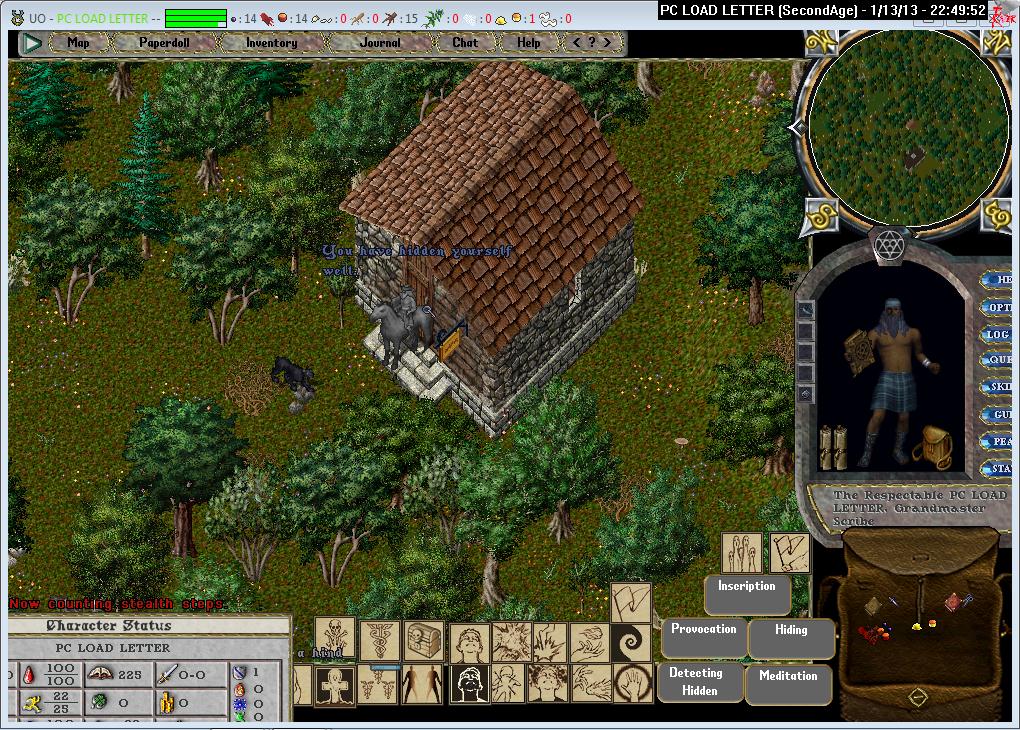The width and height of the screenshot is (1020, 730).
Task: Click the Log Out button on the paperdoll
Action: (x=998, y=334)
